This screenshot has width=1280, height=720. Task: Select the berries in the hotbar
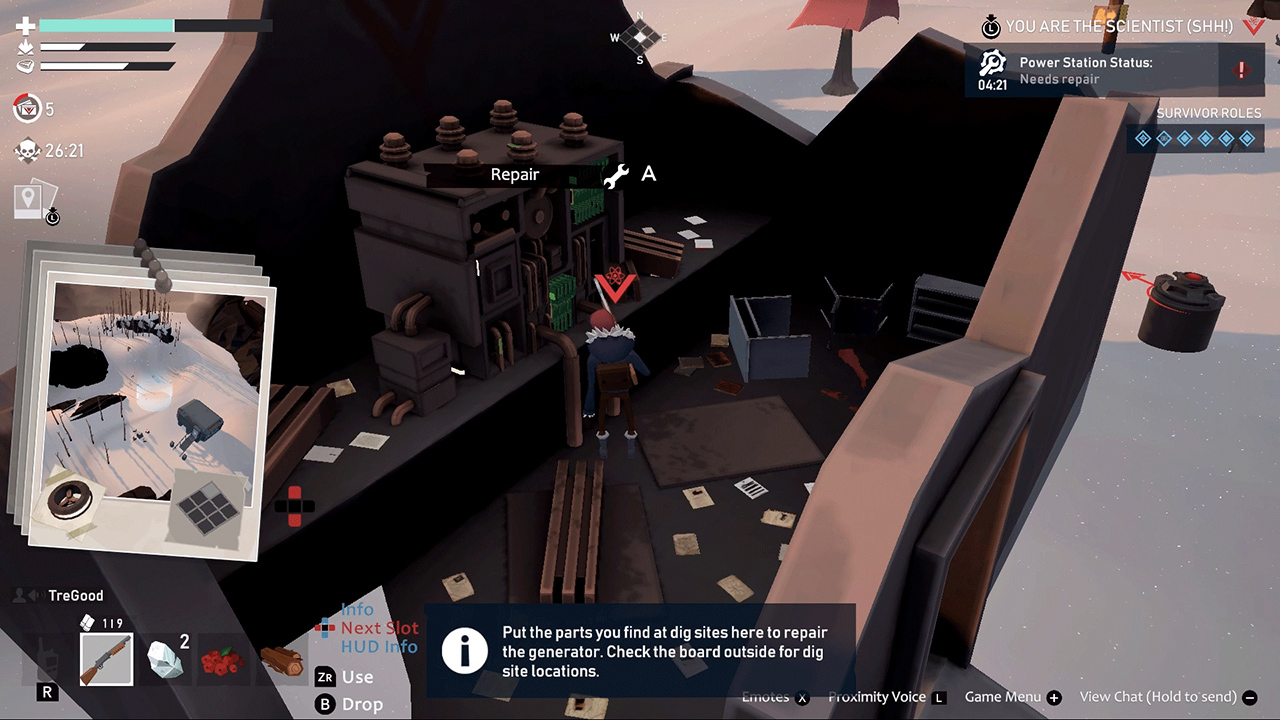click(223, 659)
